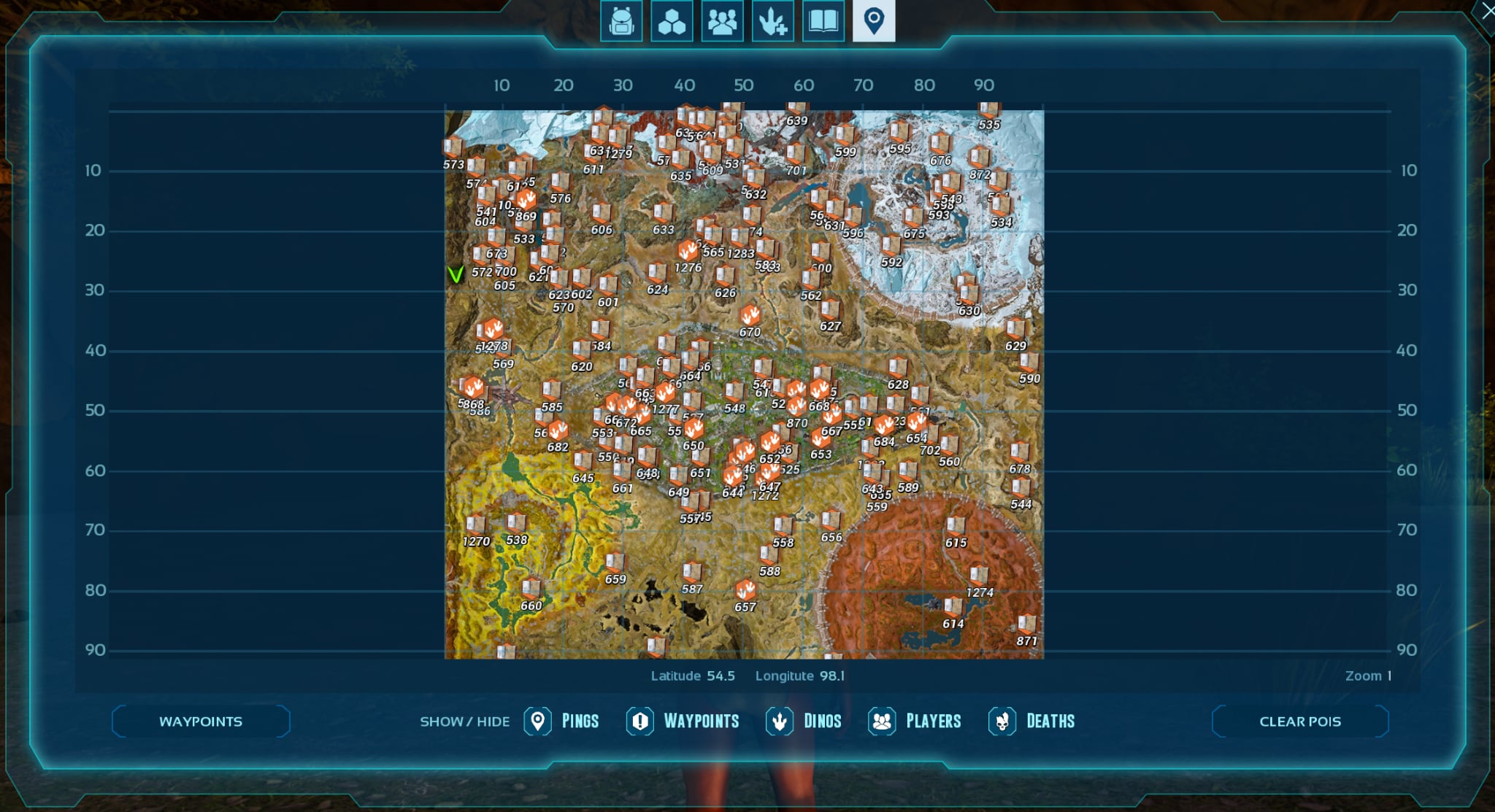The height and width of the screenshot is (812, 1495).
Task: Switch to the map pin tab
Action: point(875,21)
